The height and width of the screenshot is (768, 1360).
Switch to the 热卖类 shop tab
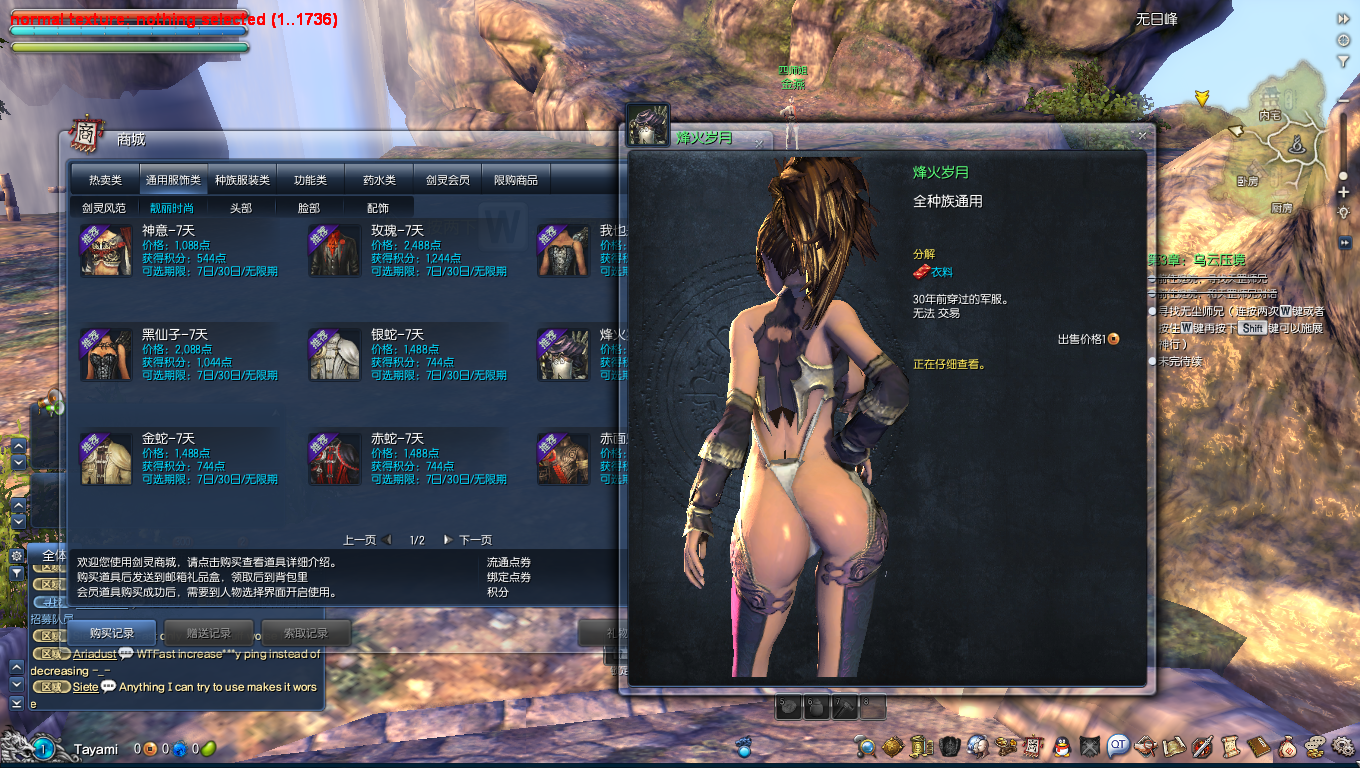click(105, 180)
